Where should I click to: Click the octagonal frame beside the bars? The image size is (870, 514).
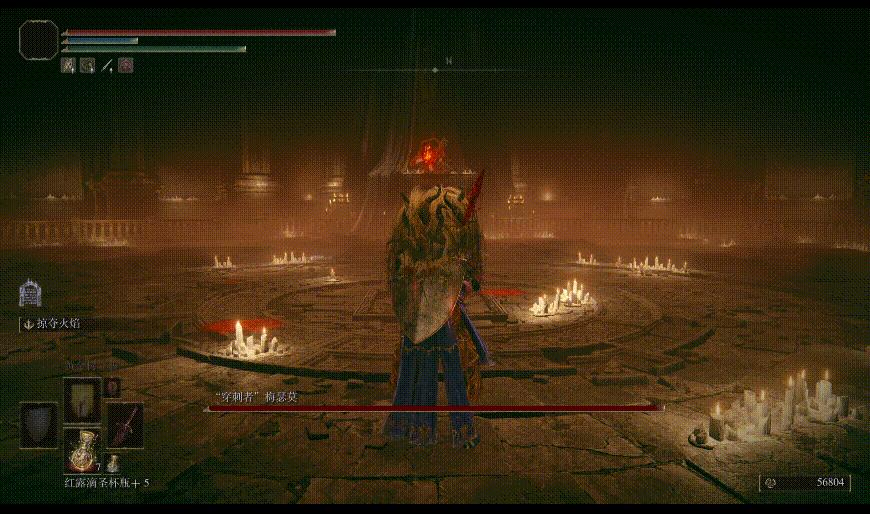[x=38, y=40]
